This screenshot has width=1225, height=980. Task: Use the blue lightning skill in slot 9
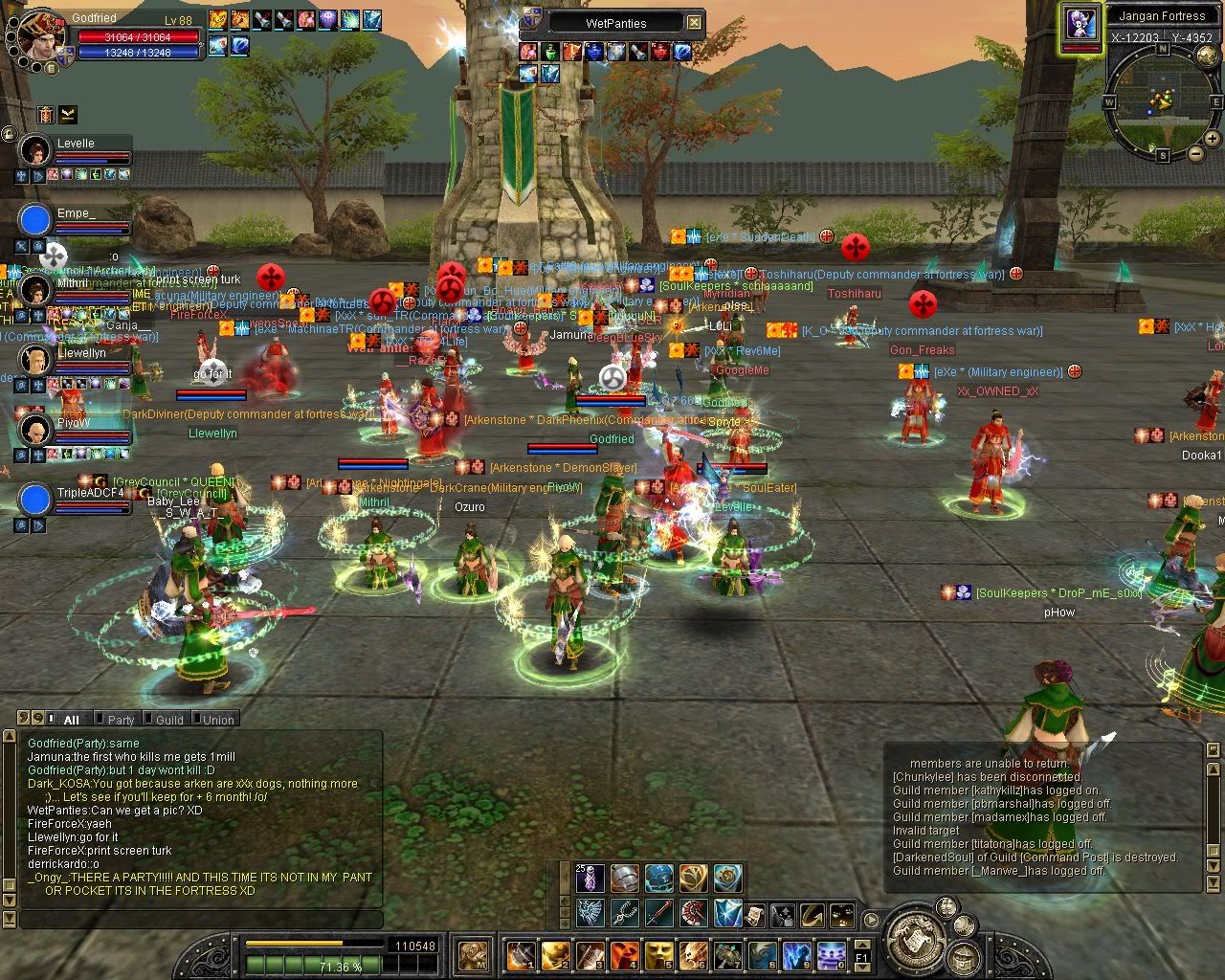pos(796,955)
